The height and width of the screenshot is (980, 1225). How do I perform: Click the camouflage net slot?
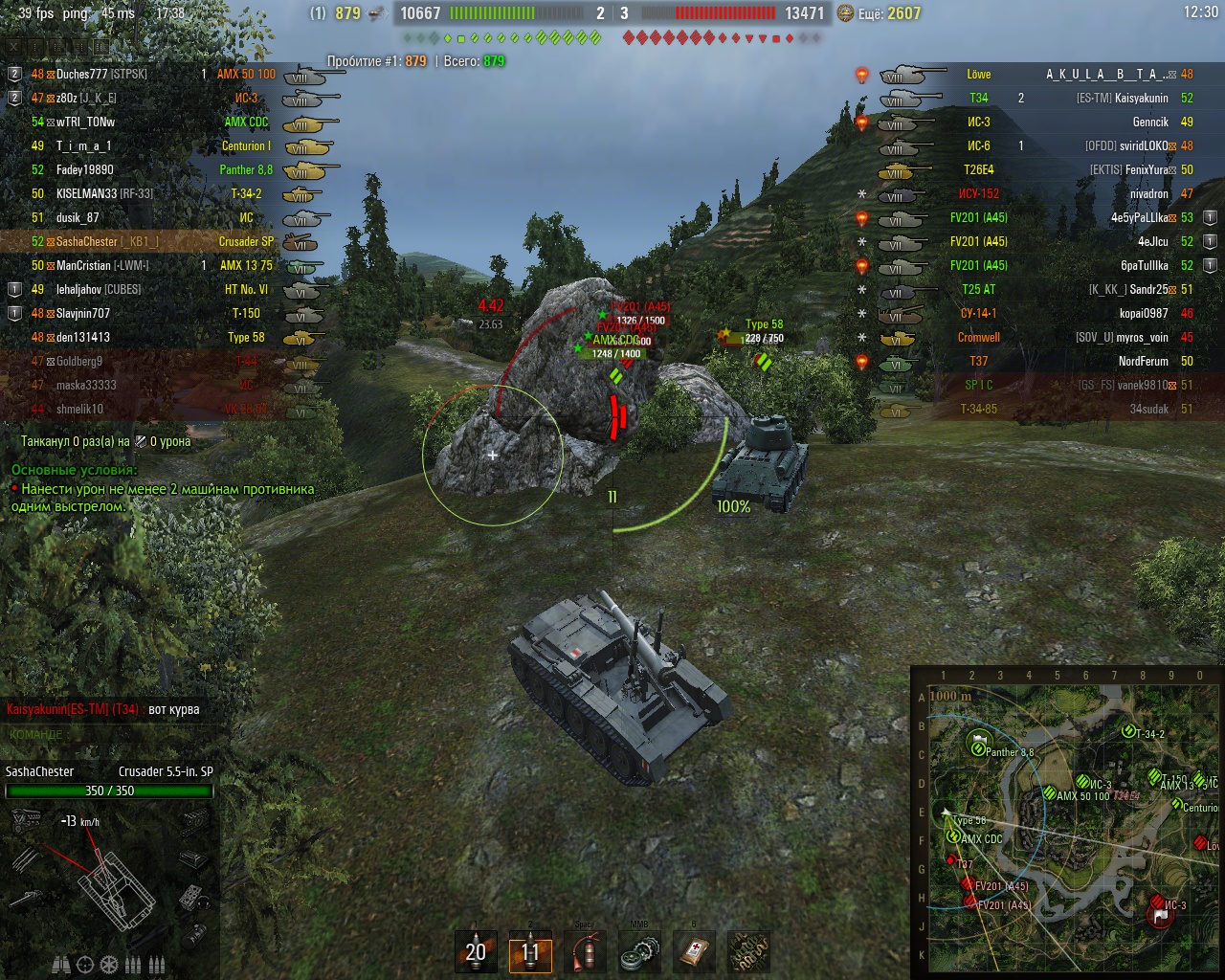[x=748, y=951]
